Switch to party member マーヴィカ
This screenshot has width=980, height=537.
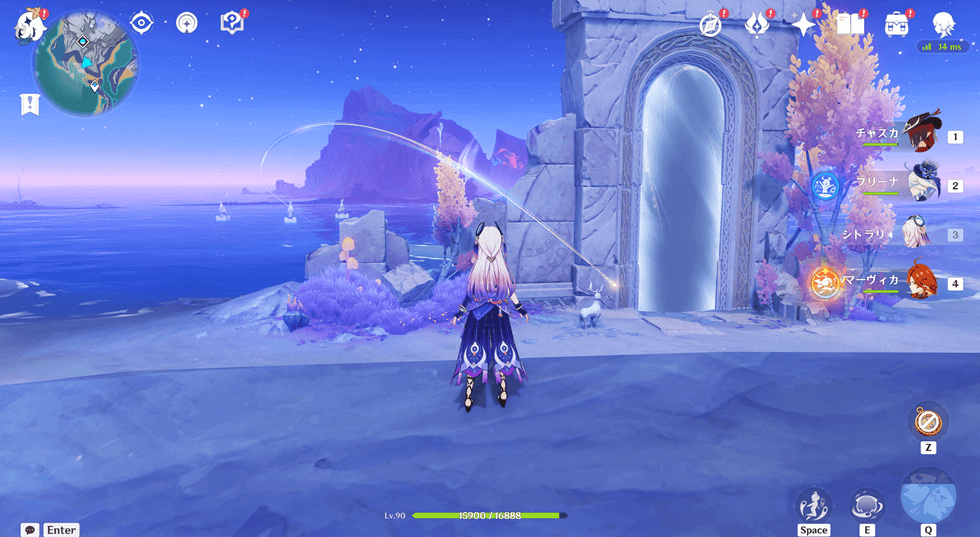(x=918, y=282)
